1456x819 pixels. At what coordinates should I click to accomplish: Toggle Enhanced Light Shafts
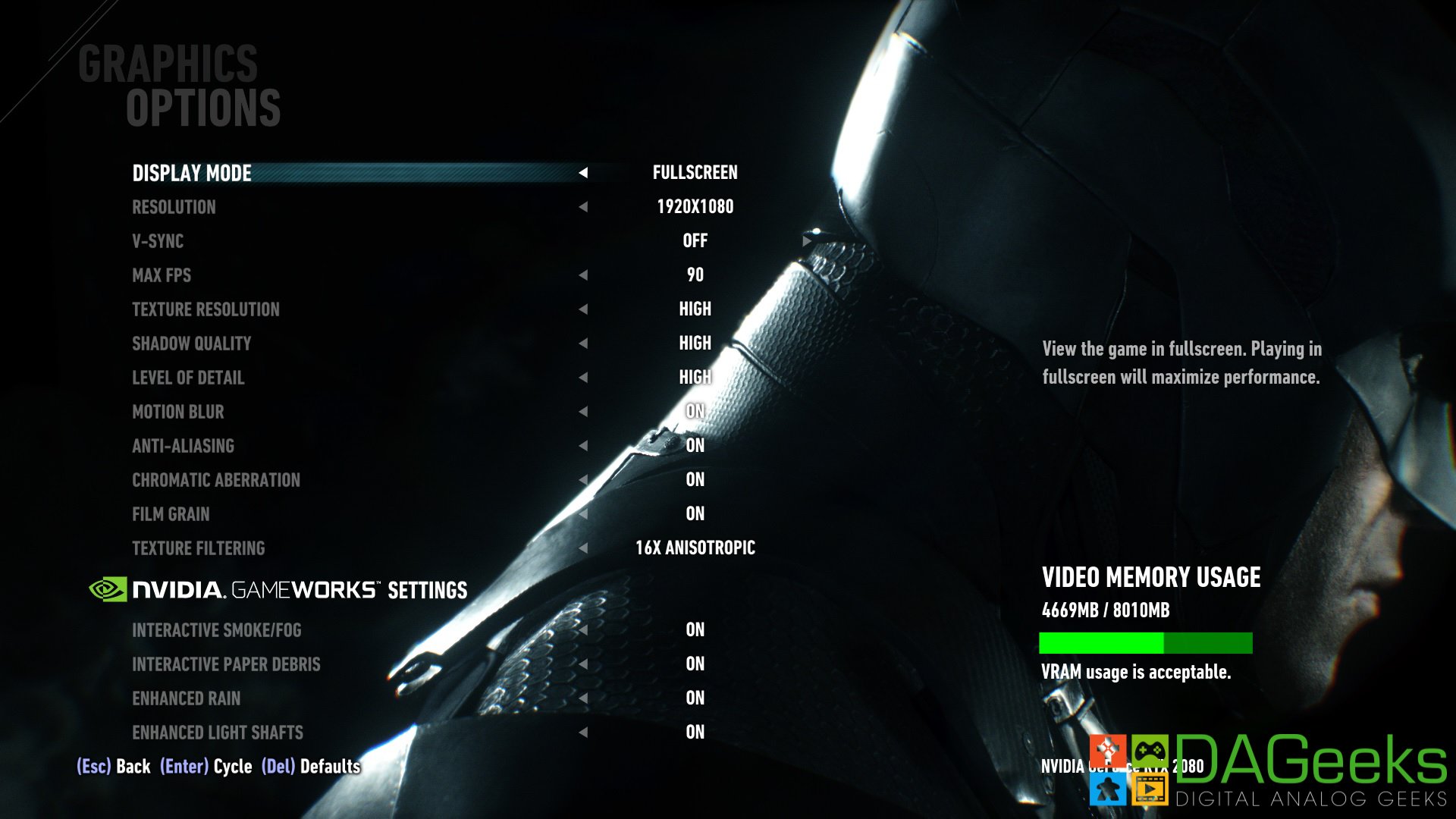coord(218,733)
